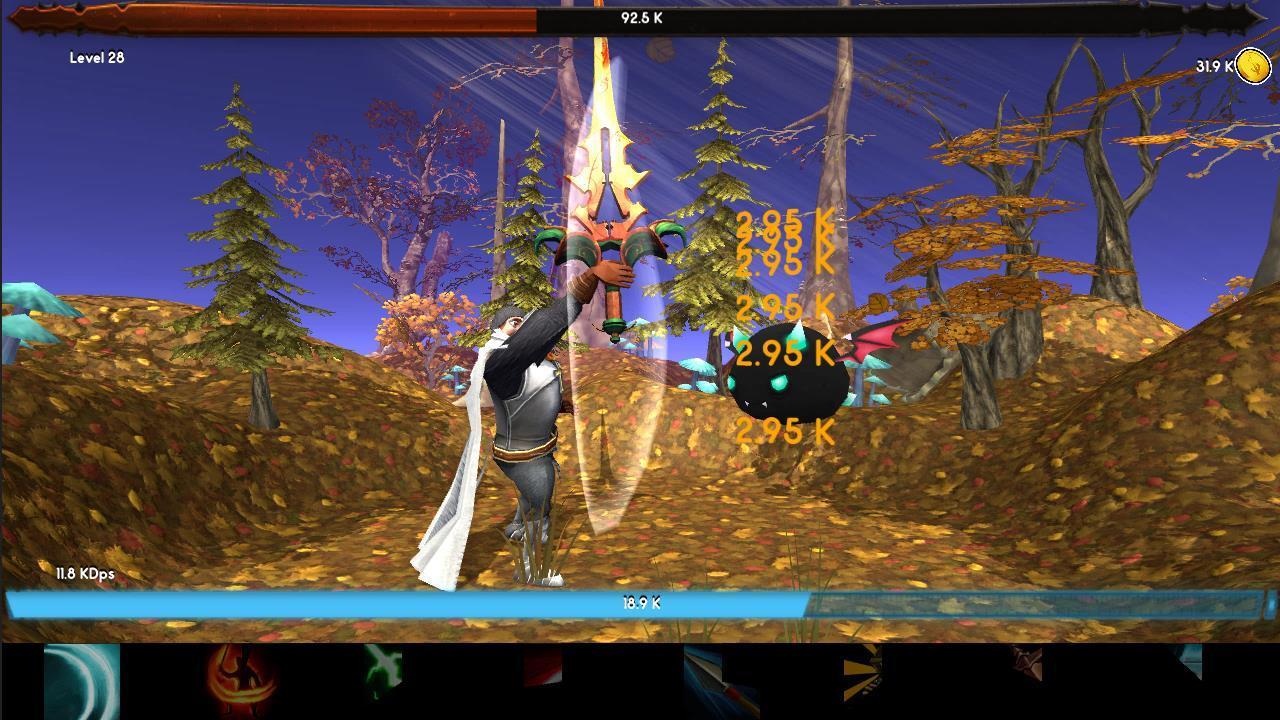Click the 11.8 KDps counter

[x=85, y=572]
